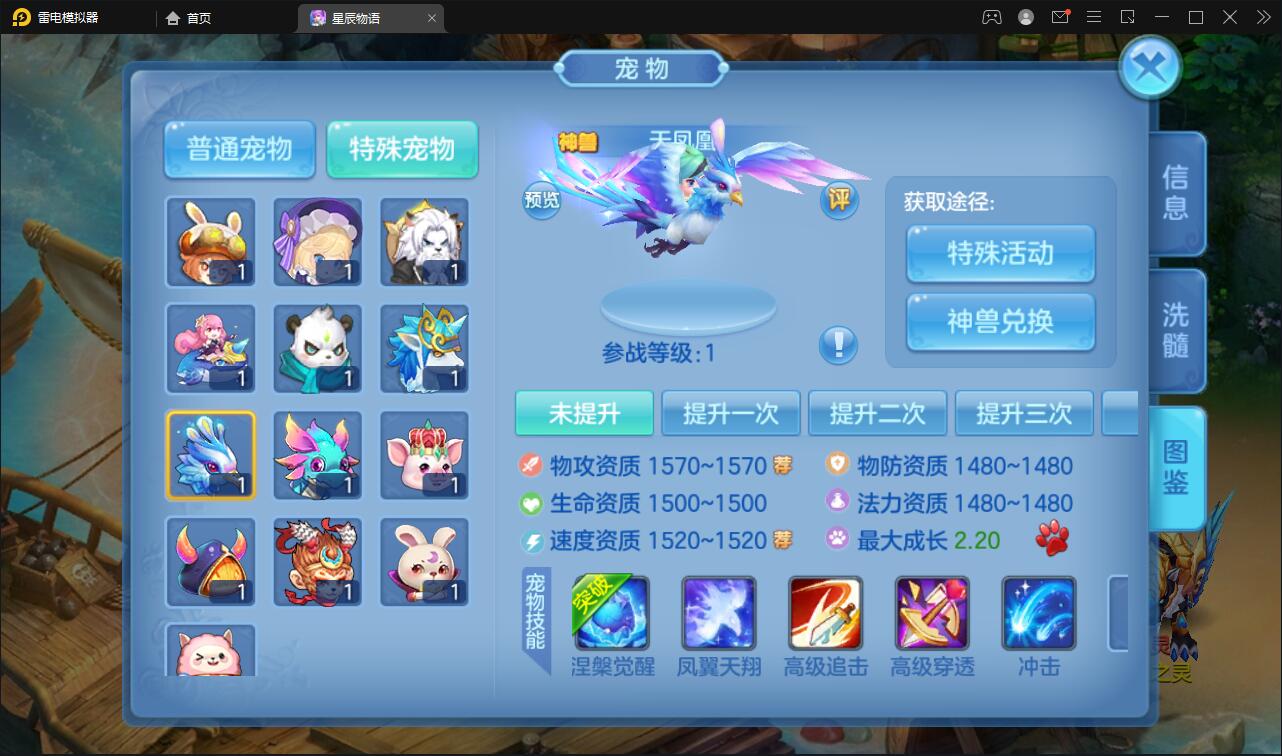Click the exclamation mark info icon
1282x756 pixels.
point(839,345)
